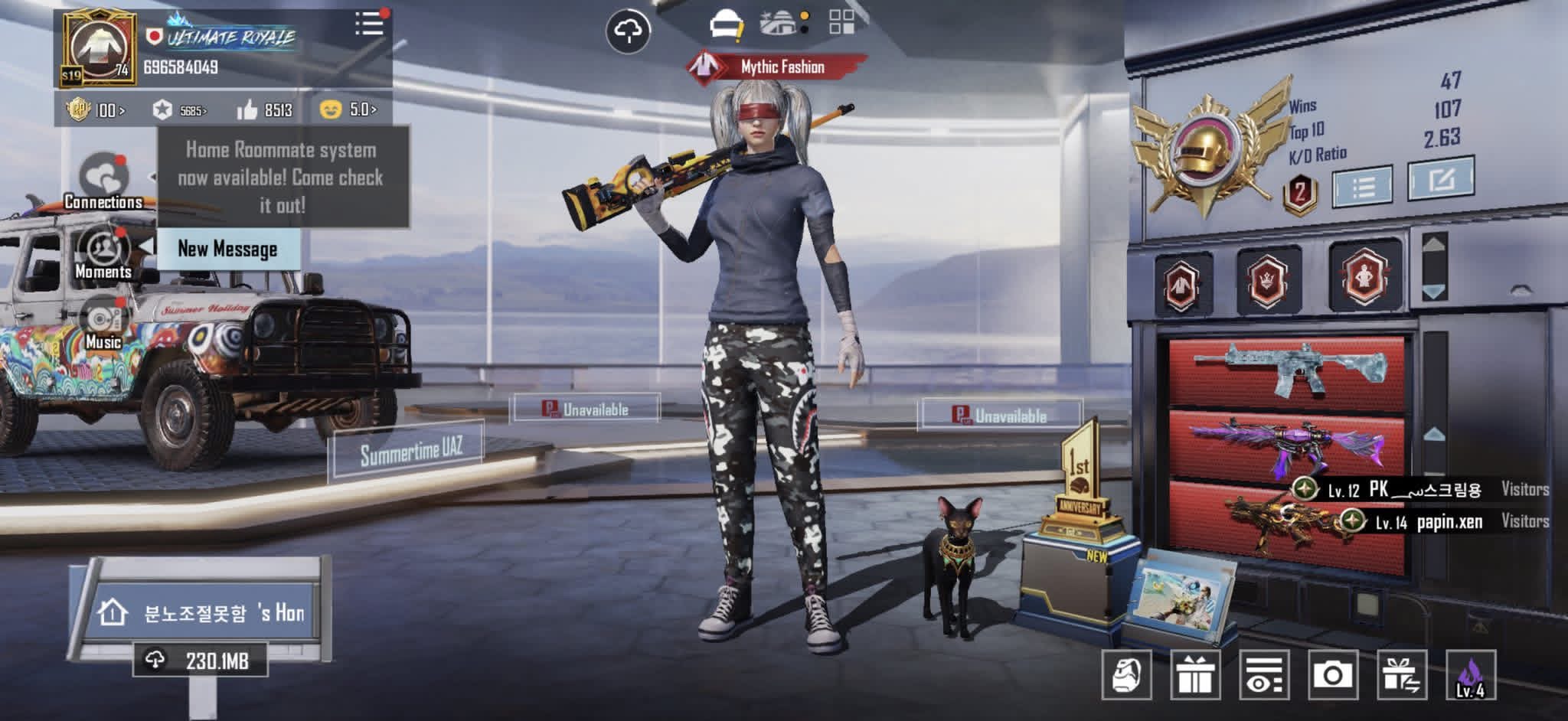Click the edit stats showcase button

point(1440,179)
